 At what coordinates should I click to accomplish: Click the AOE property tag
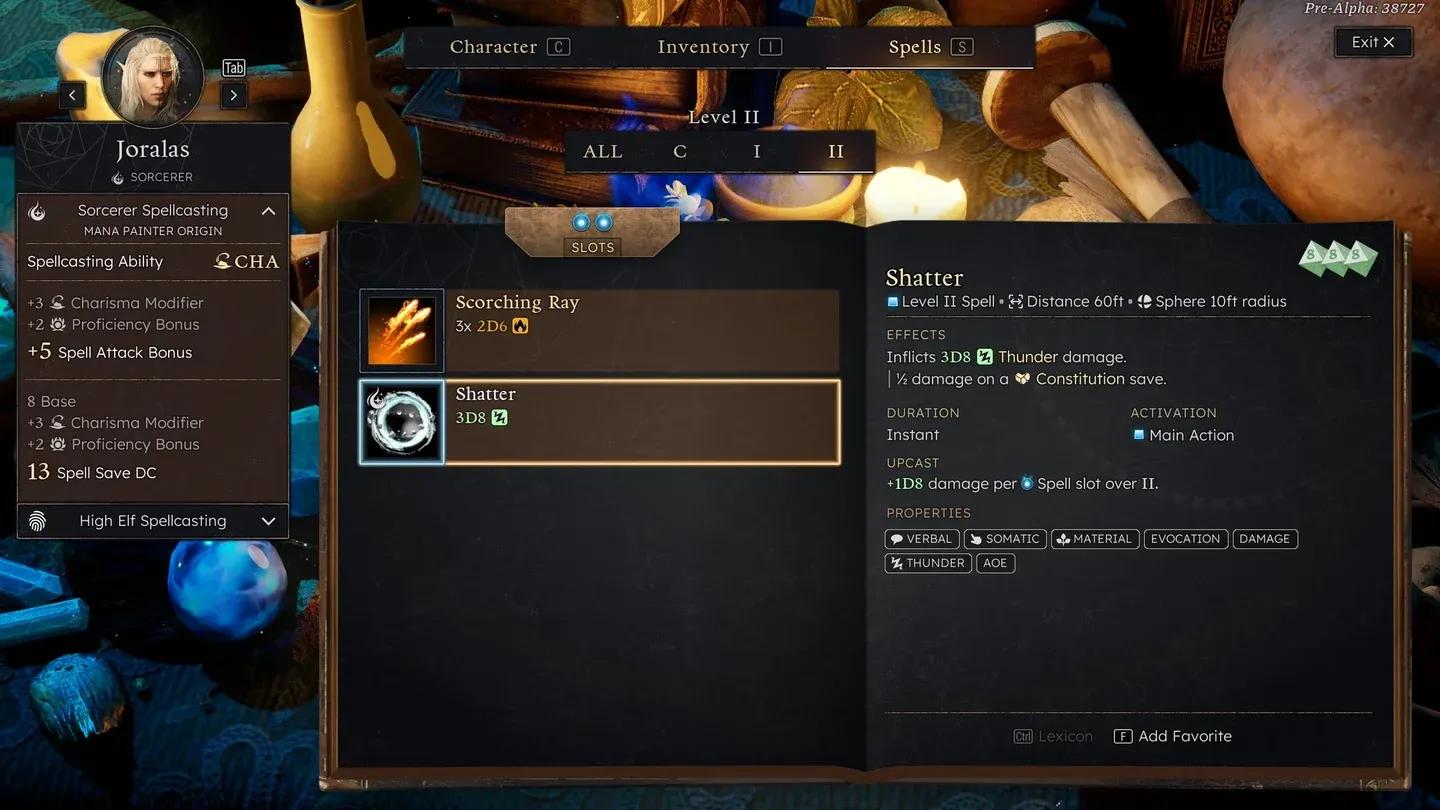(x=995, y=563)
